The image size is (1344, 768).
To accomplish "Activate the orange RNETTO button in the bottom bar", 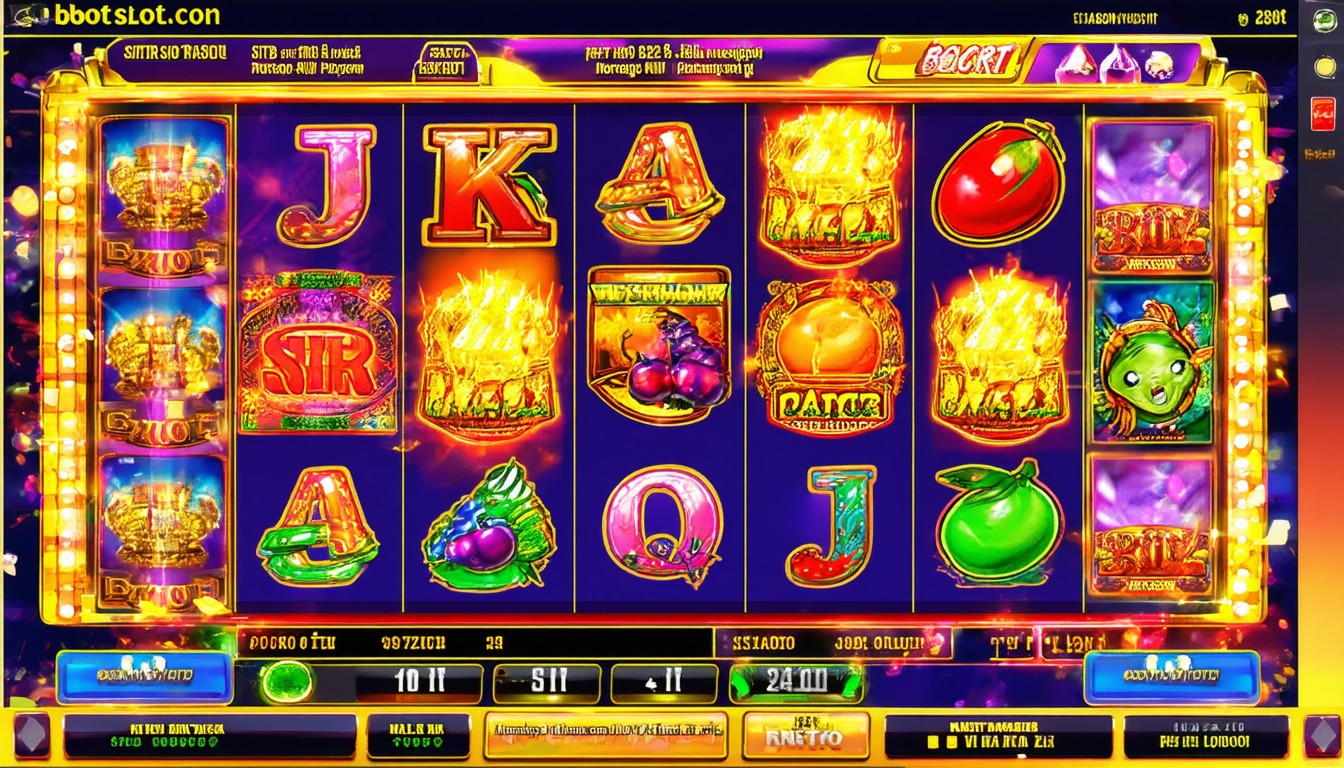I will pyautogui.click(x=805, y=737).
